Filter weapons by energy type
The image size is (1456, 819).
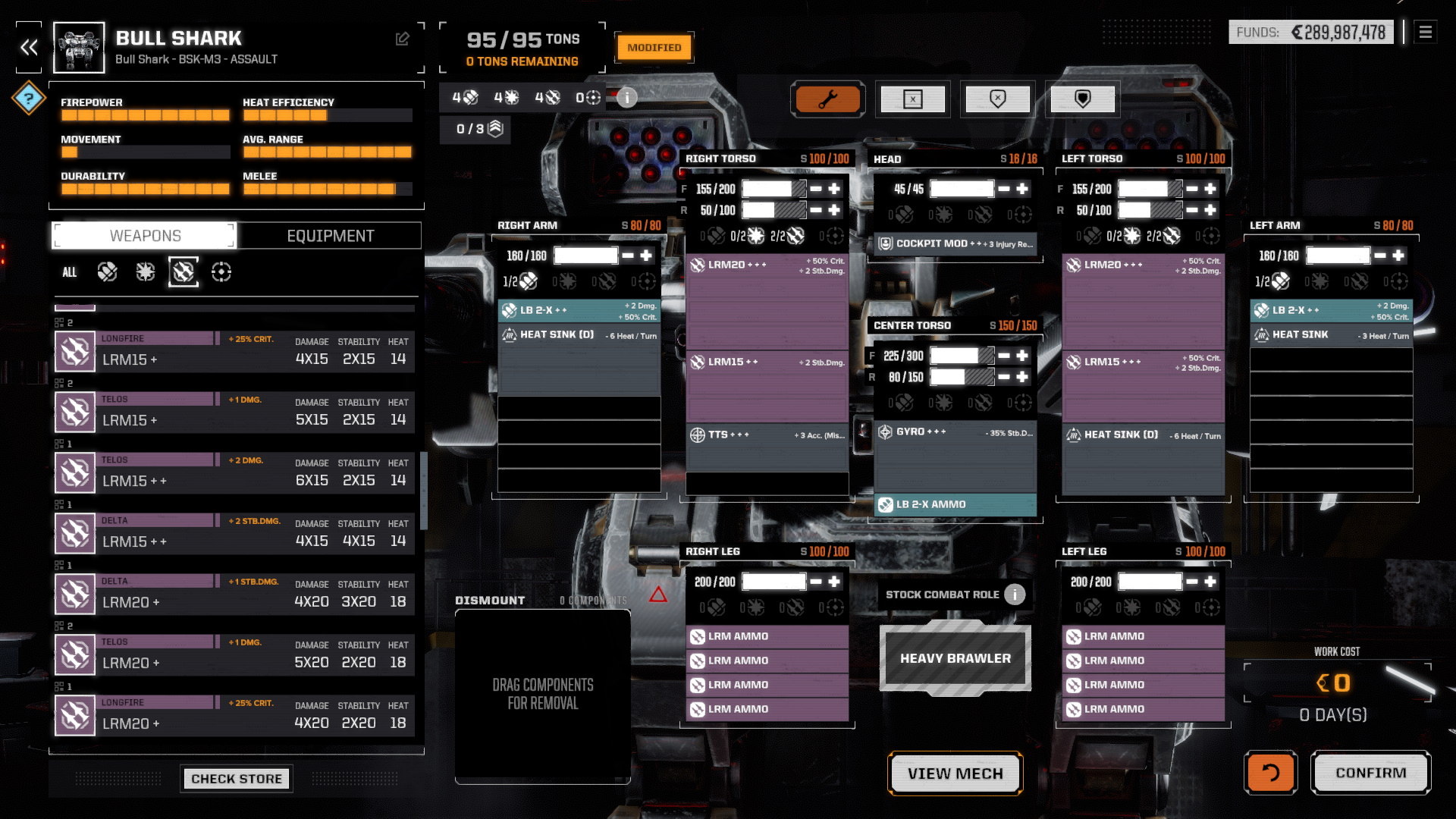[143, 271]
